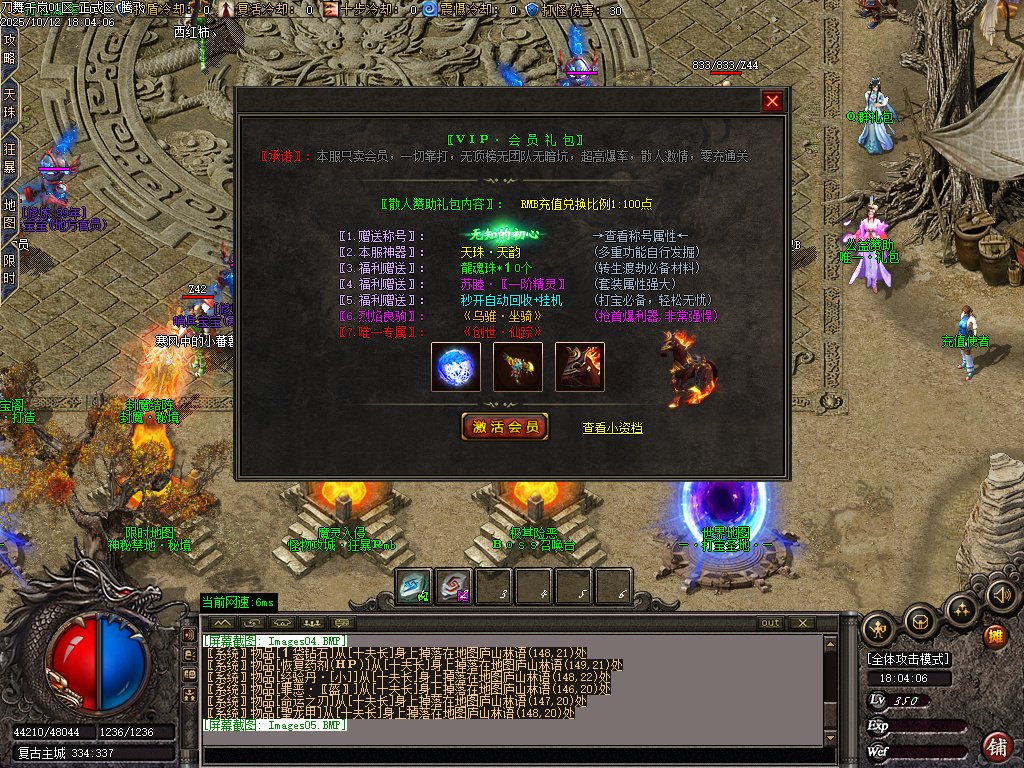
Task: Open the orange 摊 stall button
Action: [x=995, y=636]
